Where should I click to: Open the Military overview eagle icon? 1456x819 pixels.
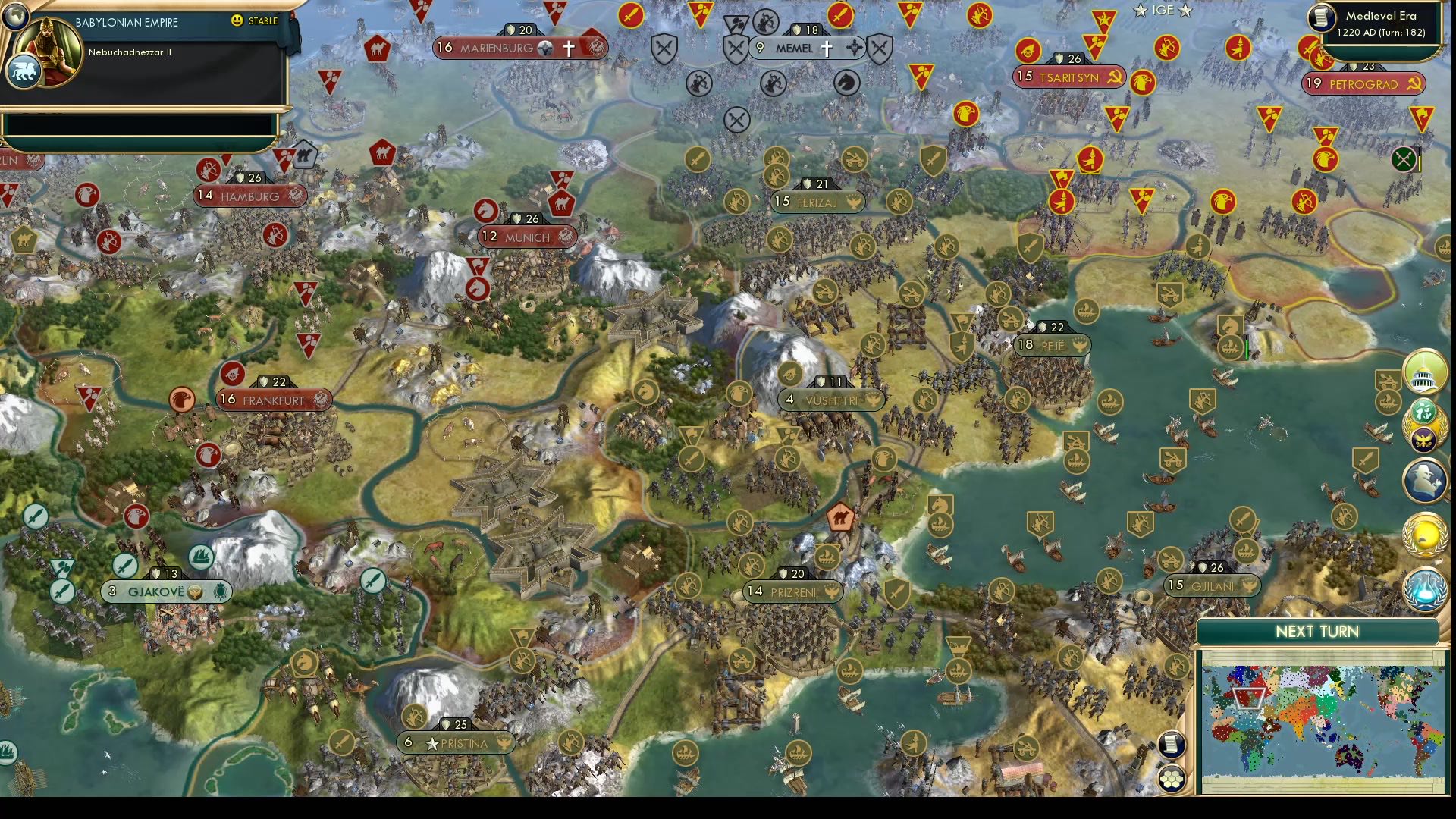(1422, 440)
